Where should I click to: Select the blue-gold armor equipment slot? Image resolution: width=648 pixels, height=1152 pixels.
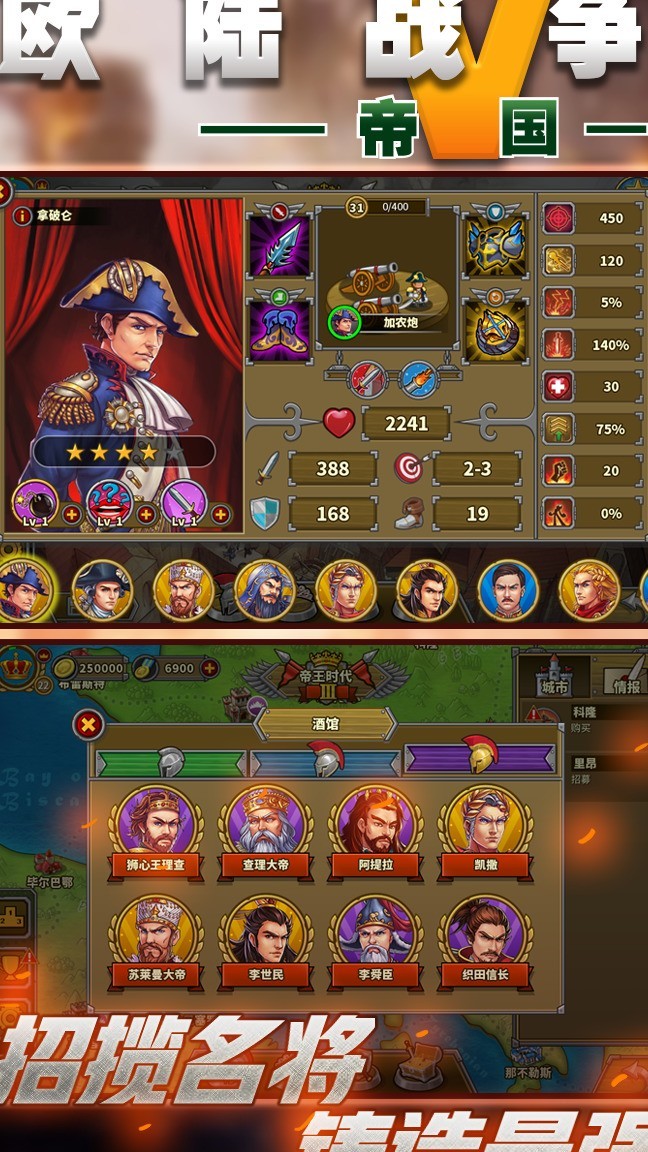pos(495,246)
